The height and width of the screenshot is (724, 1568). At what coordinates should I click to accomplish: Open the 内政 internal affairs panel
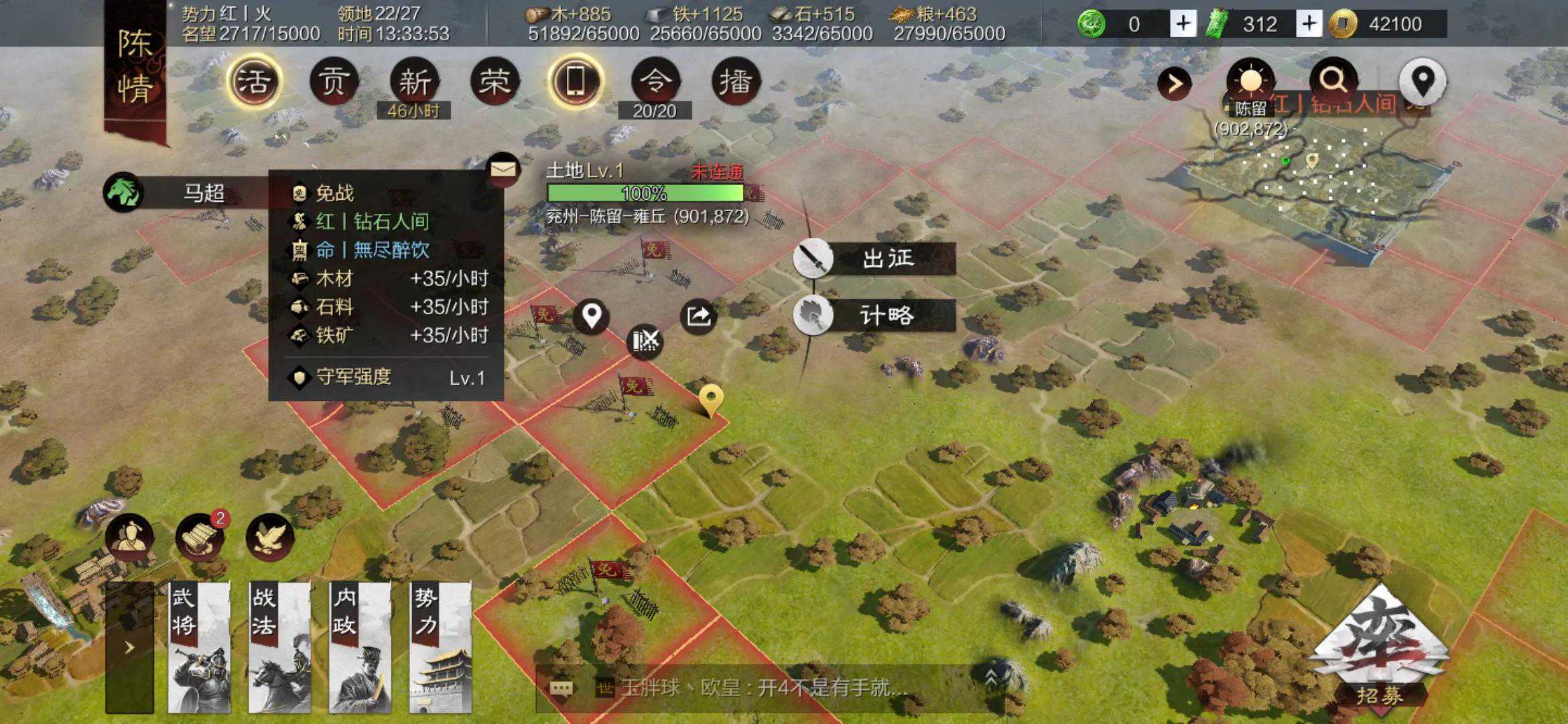click(360, 647)
